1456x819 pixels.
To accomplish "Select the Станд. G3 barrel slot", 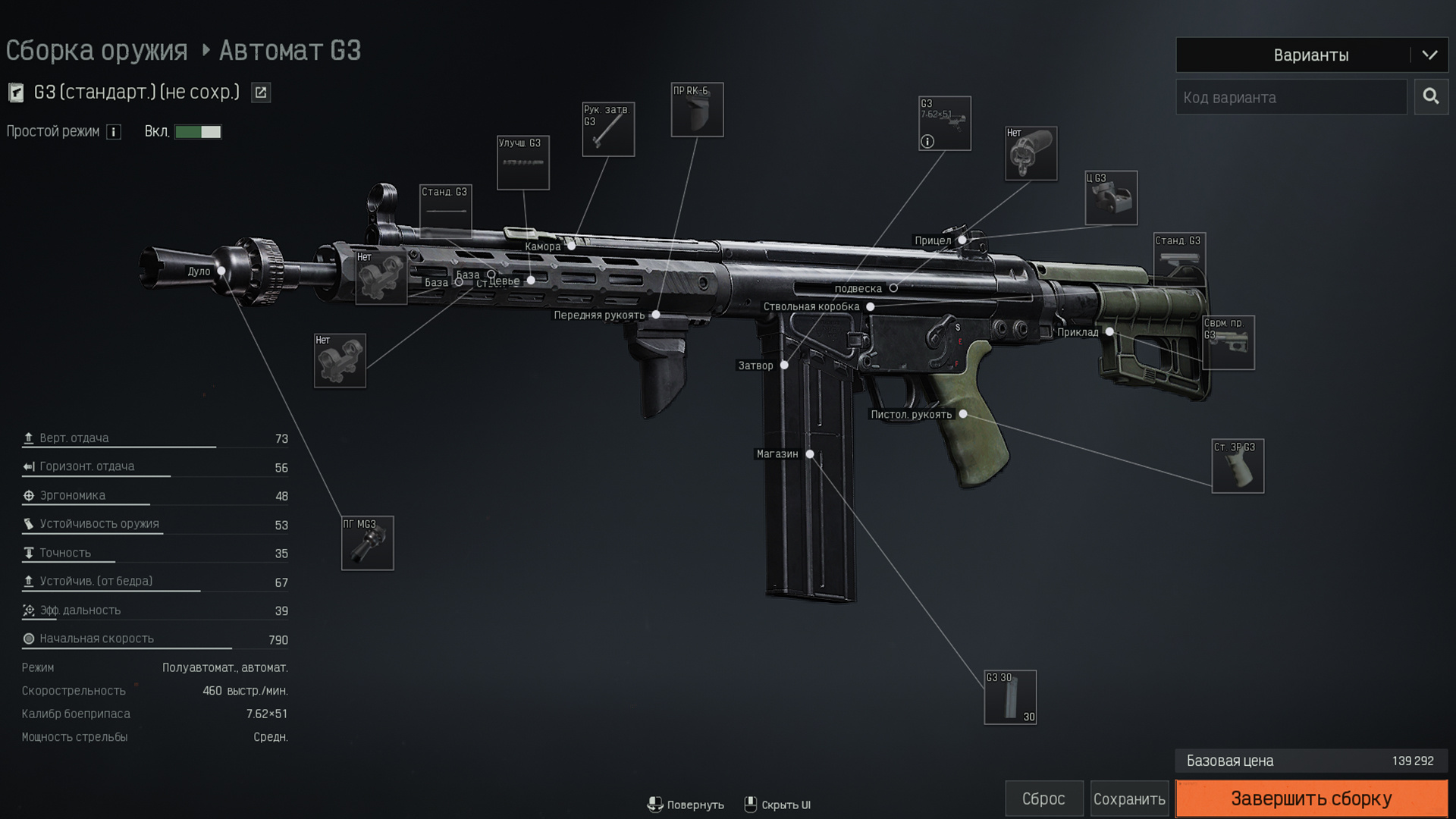I will (x=446, y=212).
